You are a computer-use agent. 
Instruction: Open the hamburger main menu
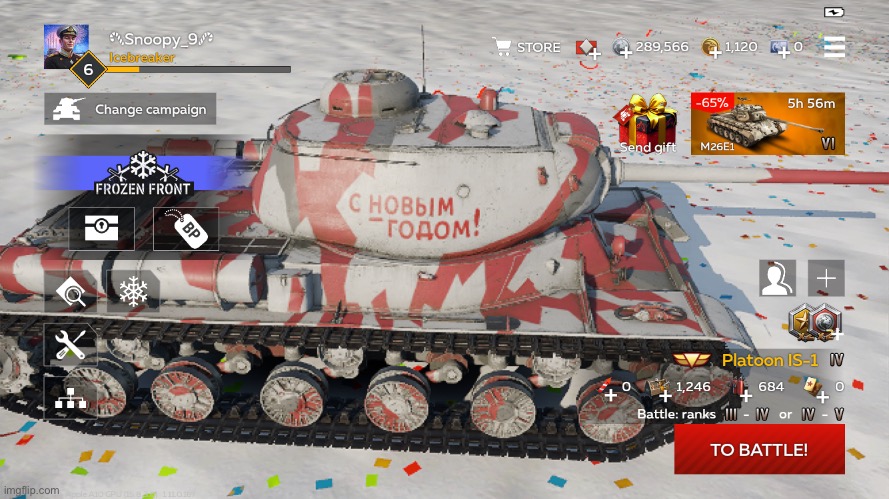(833, 47)
